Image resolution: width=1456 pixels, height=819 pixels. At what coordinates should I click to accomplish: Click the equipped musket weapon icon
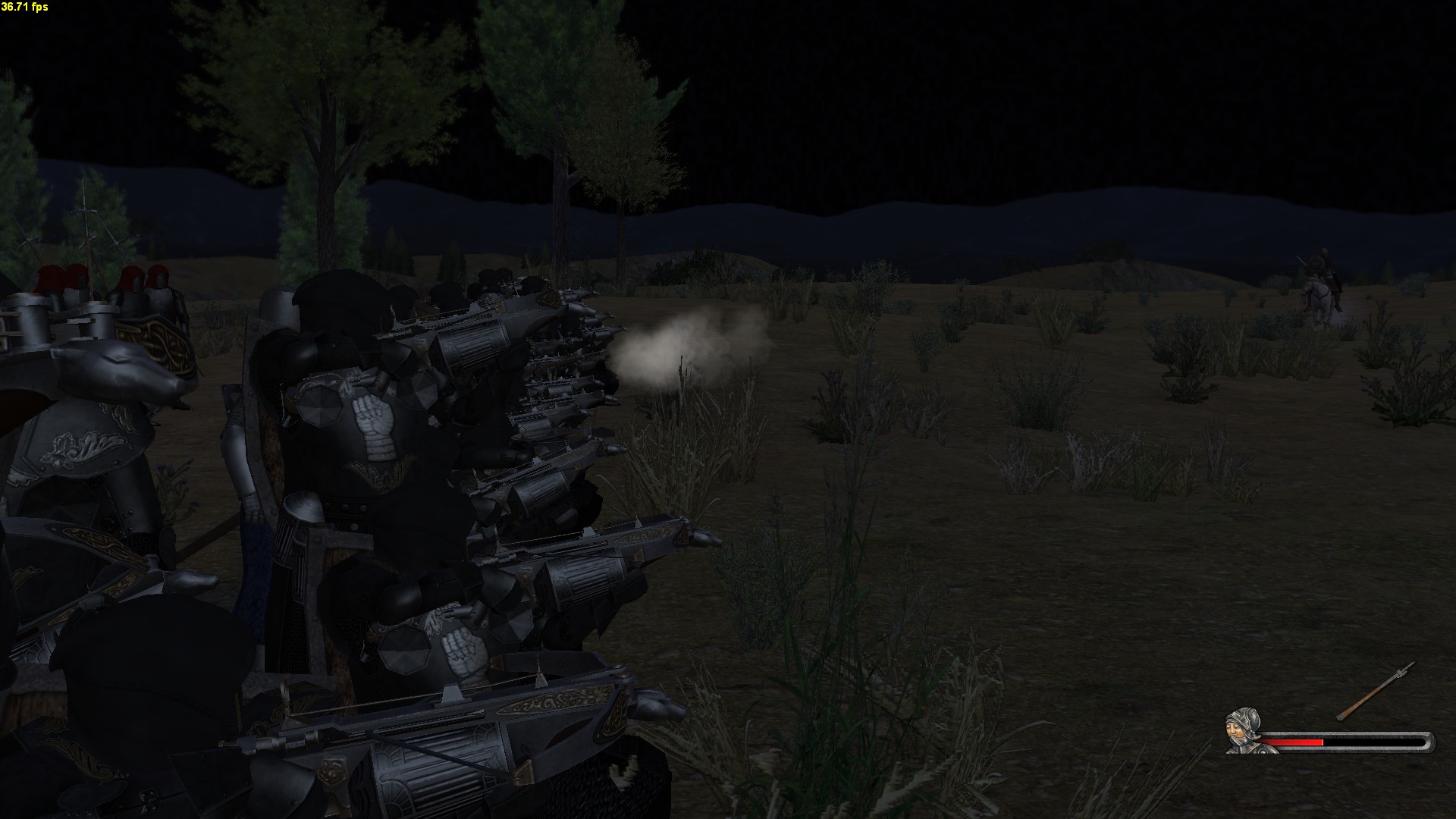click(x=1375, y=691)
